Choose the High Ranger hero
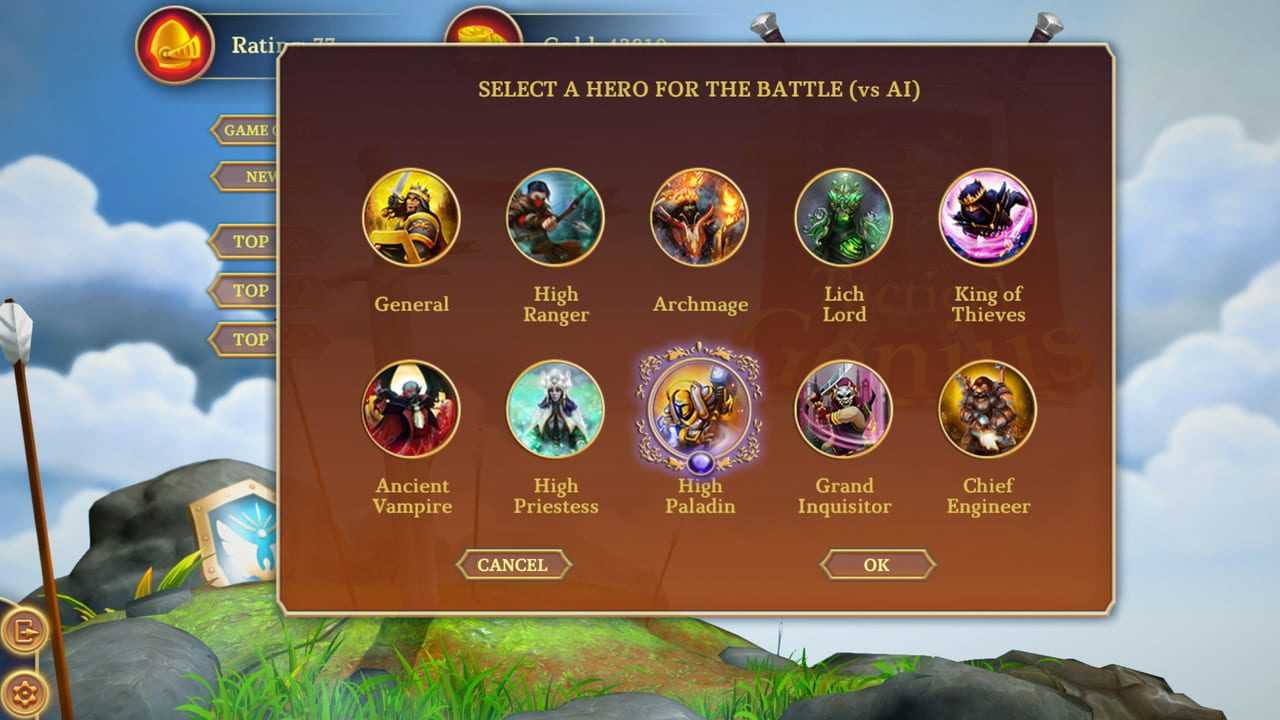Viewport: 1280px width, 720px height. pos(555,218)
